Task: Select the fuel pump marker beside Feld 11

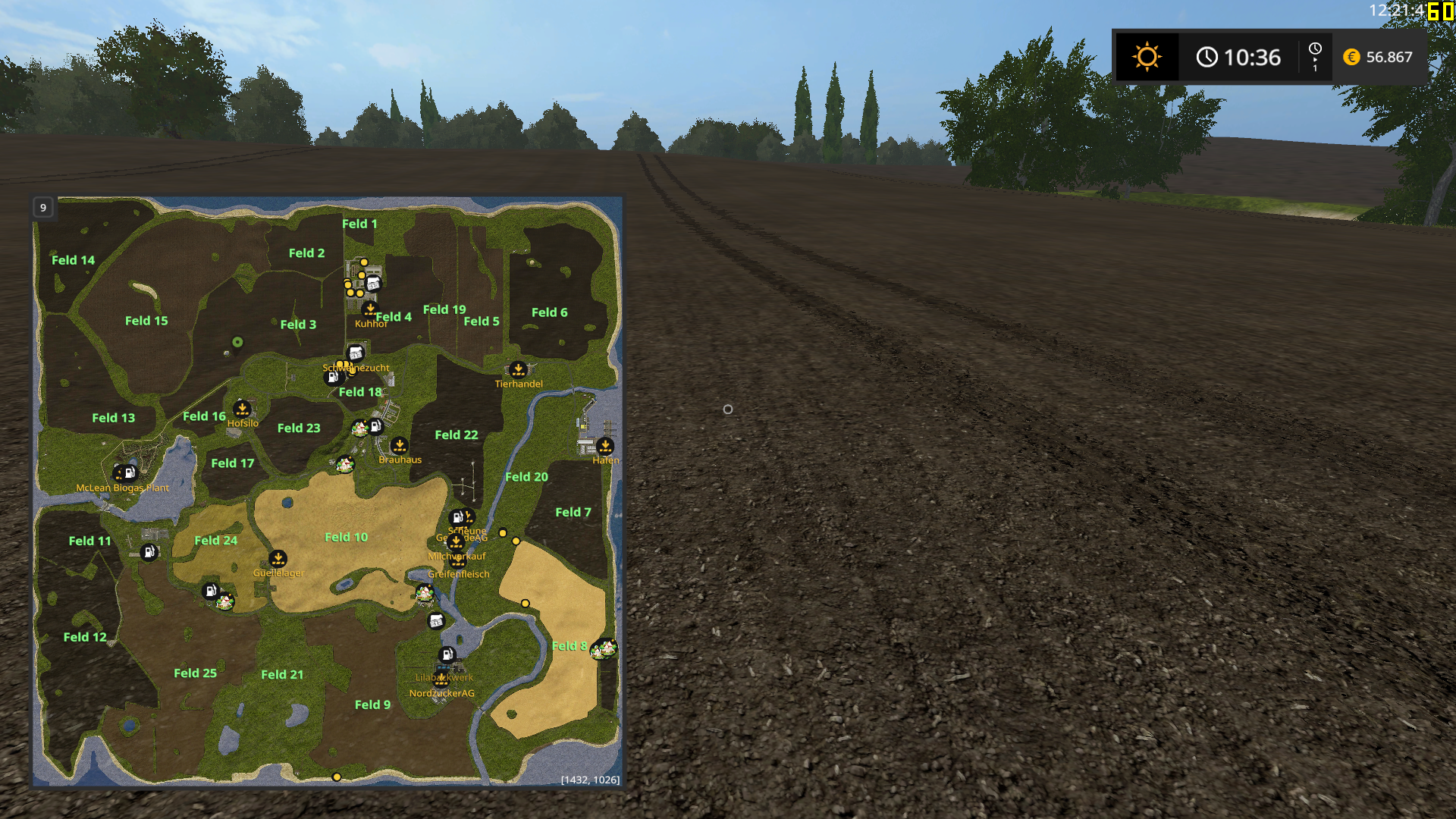Action: pos(149,552)
